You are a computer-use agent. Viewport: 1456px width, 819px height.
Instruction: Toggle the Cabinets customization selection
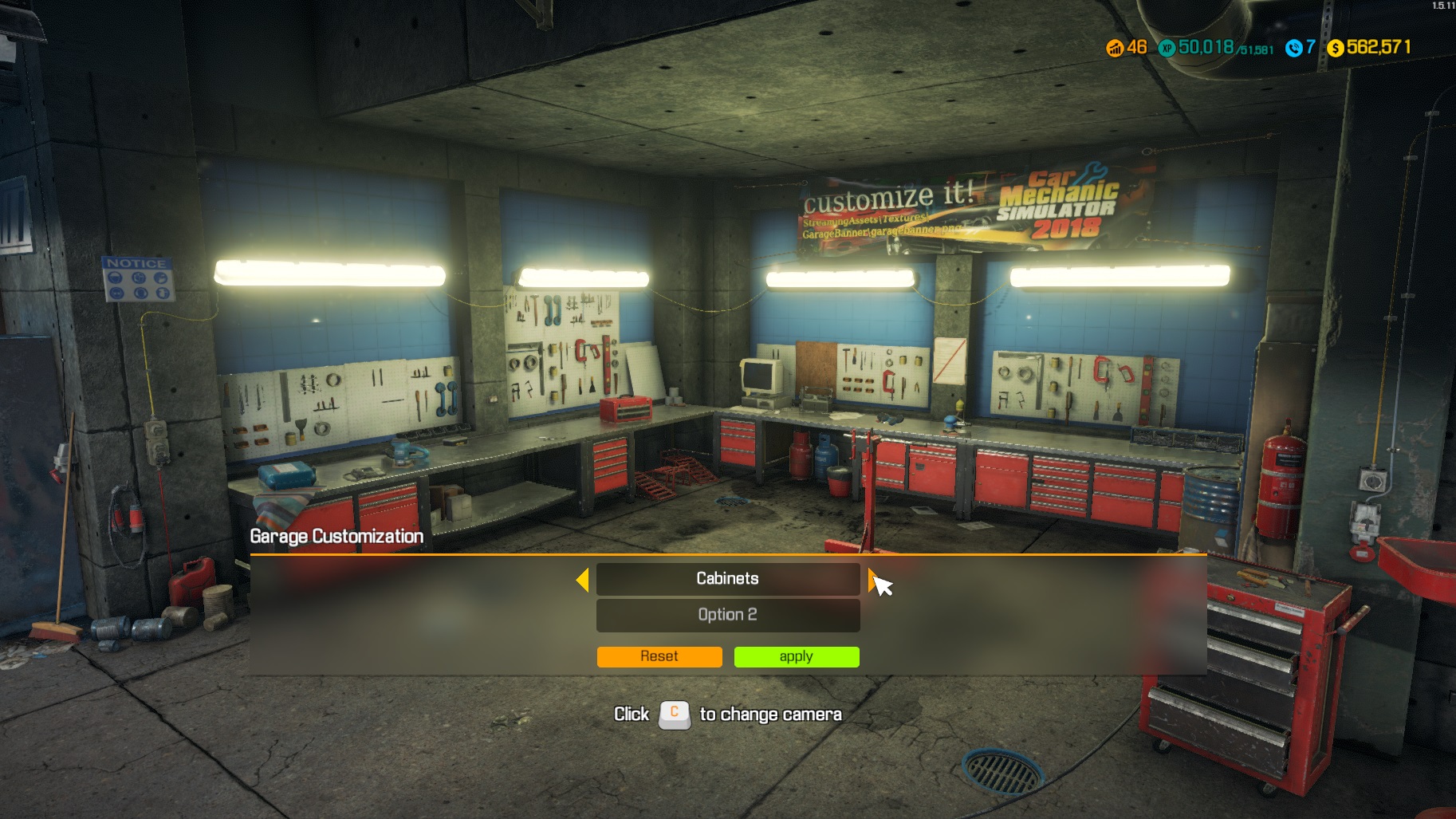(727, 579)
